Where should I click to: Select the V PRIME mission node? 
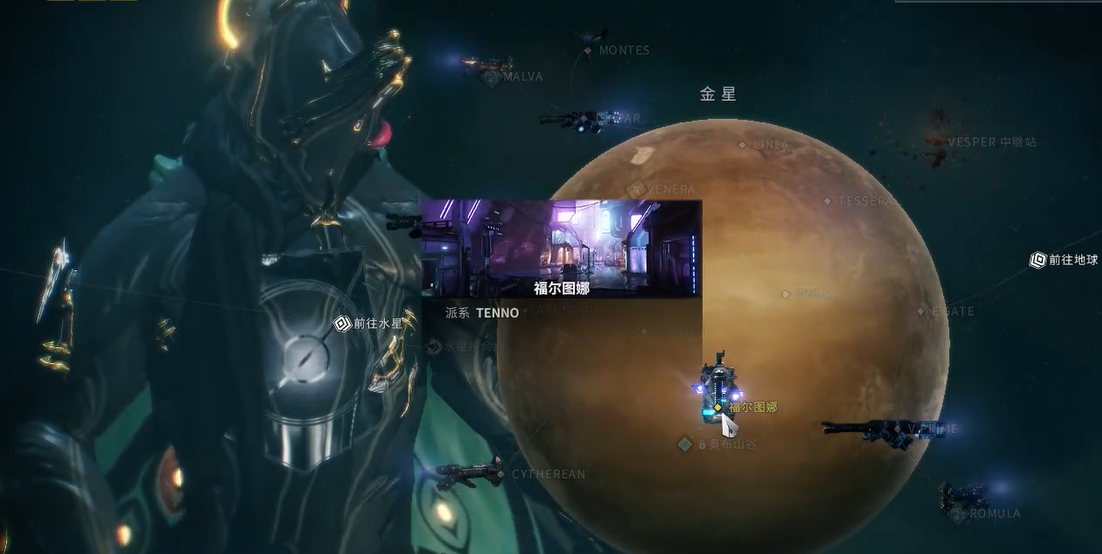pos(912,429)
